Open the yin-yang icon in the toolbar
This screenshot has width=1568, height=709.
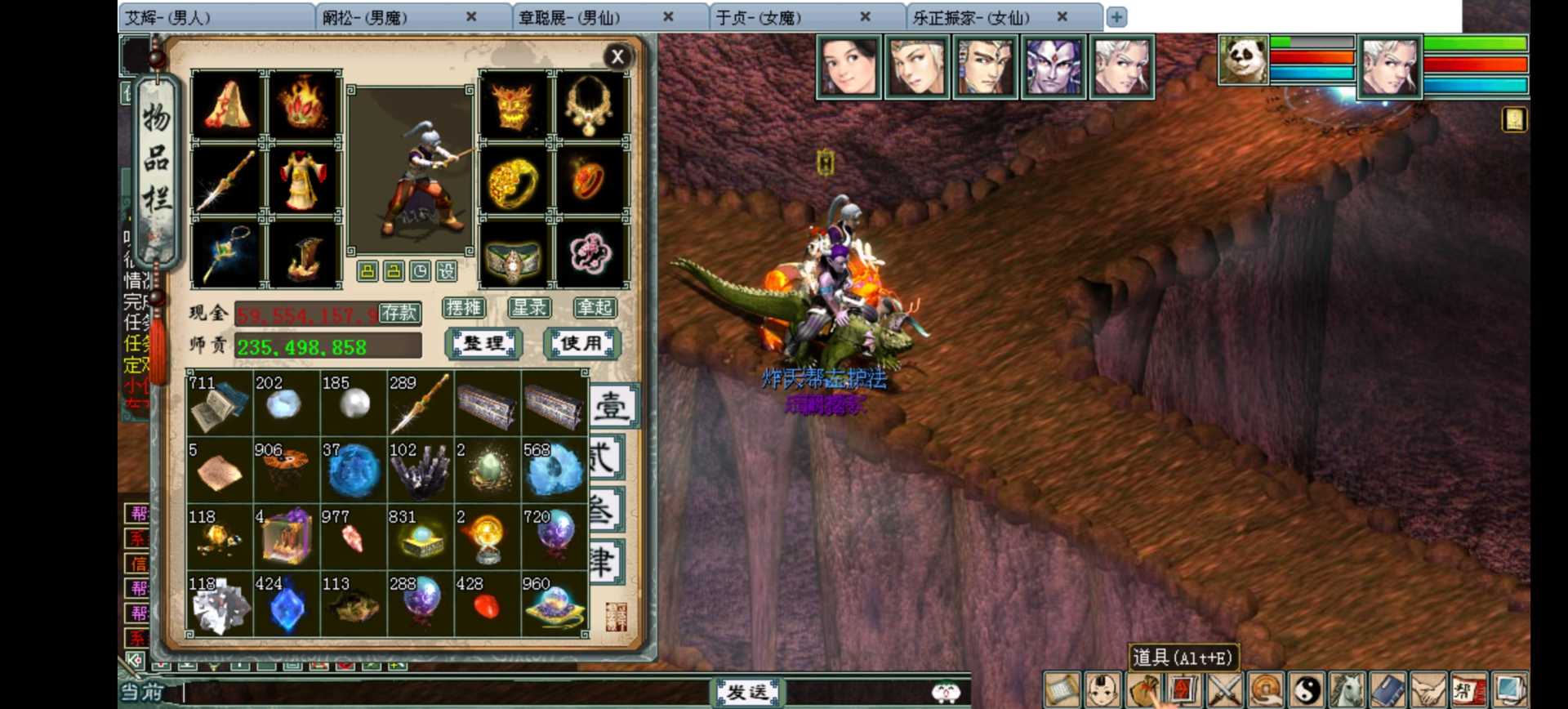(1307, 691)
